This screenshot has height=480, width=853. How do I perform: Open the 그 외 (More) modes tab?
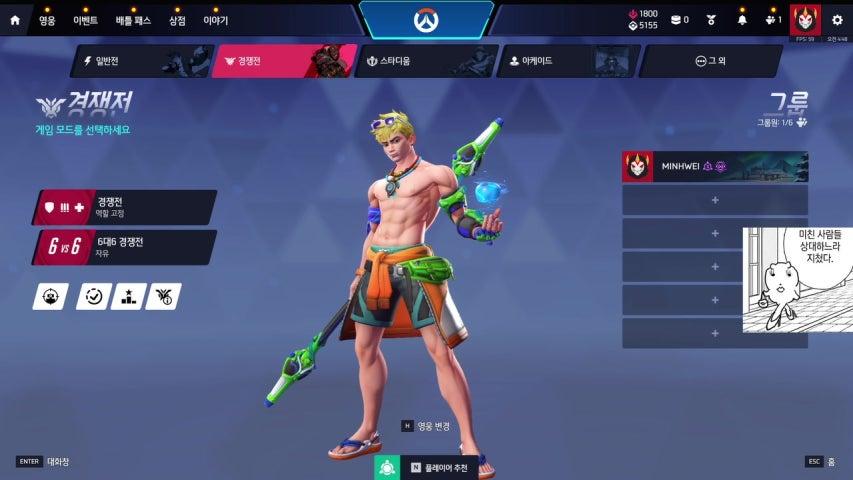point(710,61)
